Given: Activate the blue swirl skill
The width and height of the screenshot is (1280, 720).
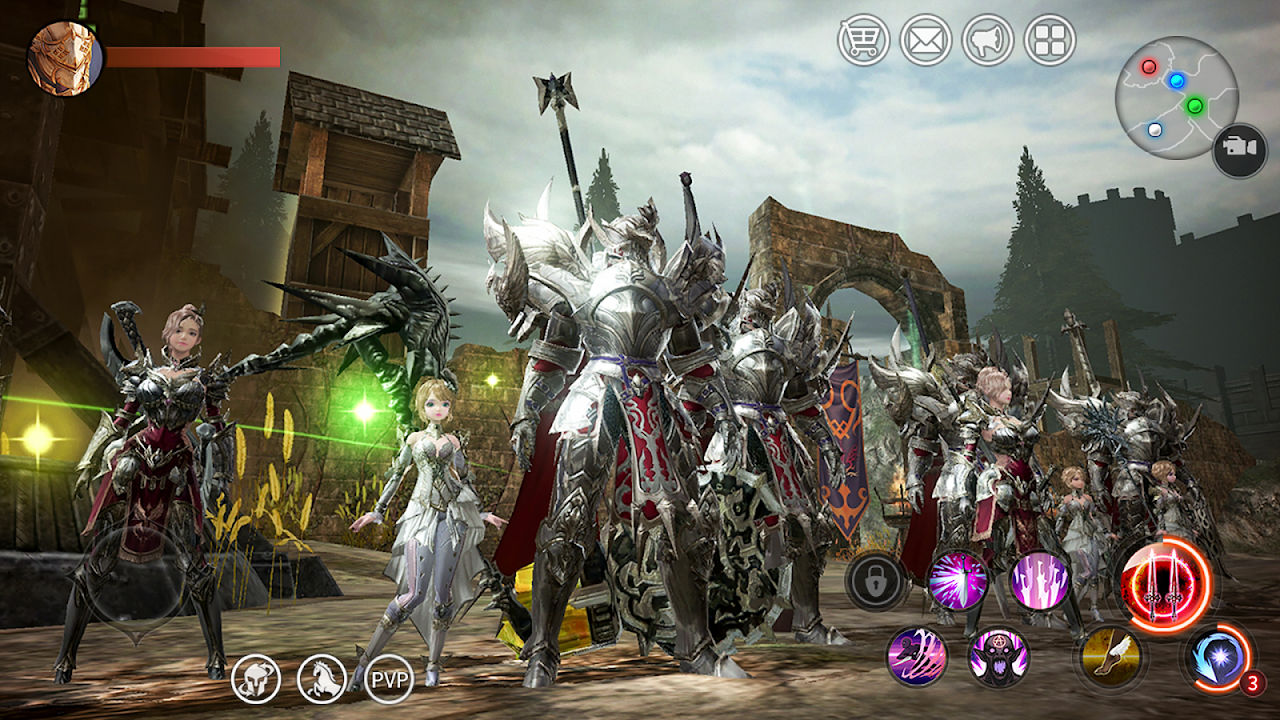Looking at the screenshot, I should [x=1217, y=658].
